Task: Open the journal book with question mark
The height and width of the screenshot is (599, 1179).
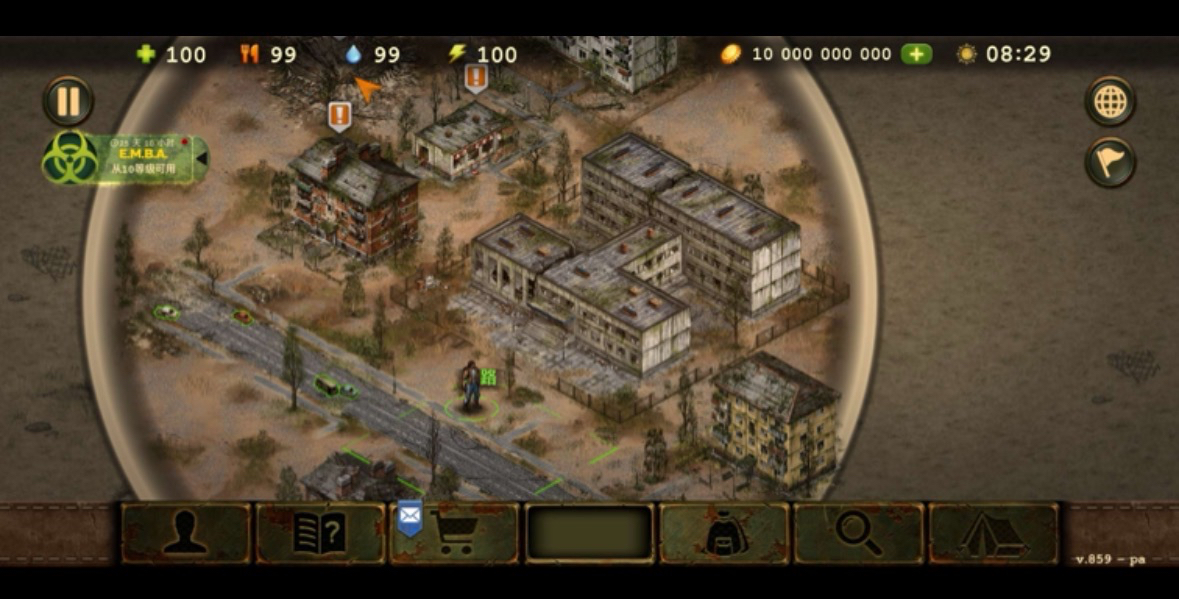Action: (x=320, y=533)
